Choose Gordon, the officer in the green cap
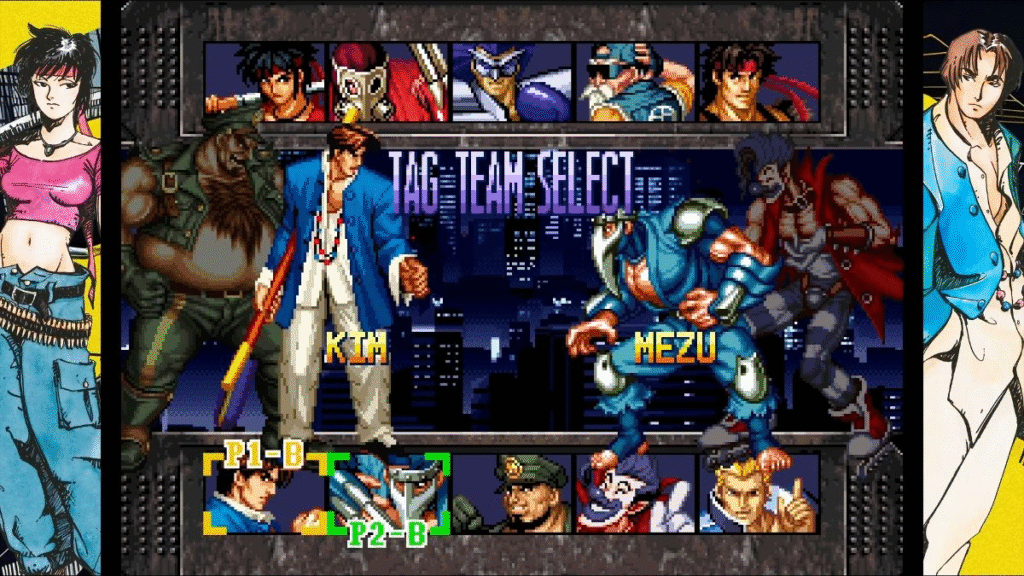 tap(511, 493)
